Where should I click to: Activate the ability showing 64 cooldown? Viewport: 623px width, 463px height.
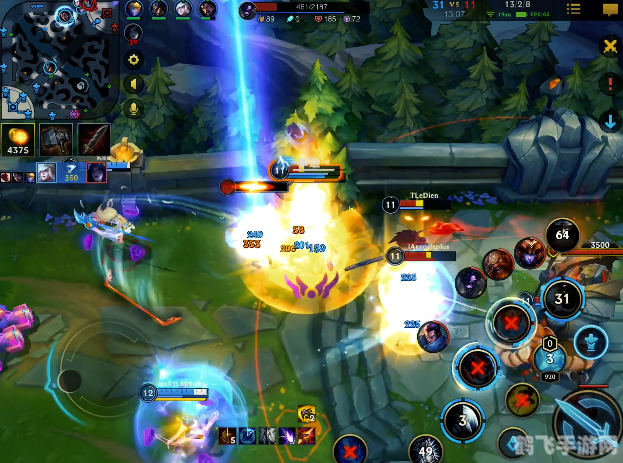(562, 238)
